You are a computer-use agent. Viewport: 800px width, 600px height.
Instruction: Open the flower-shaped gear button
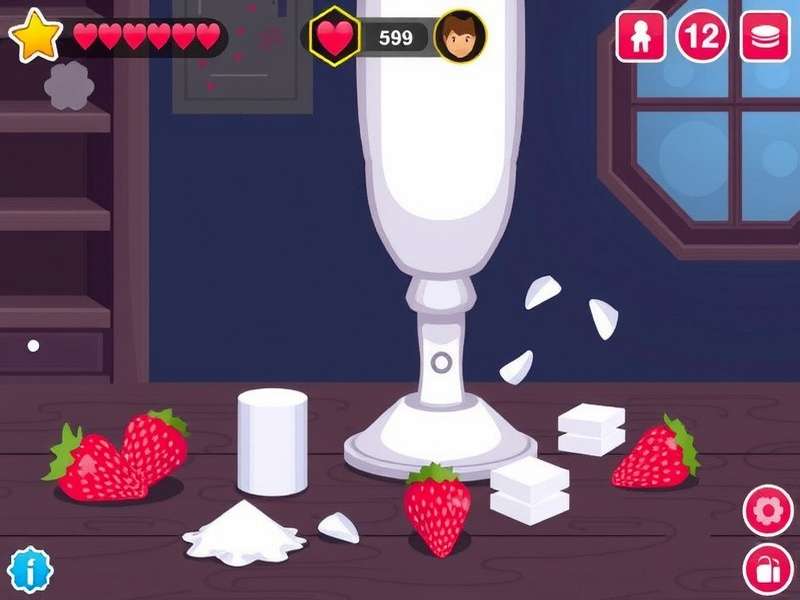767,511
